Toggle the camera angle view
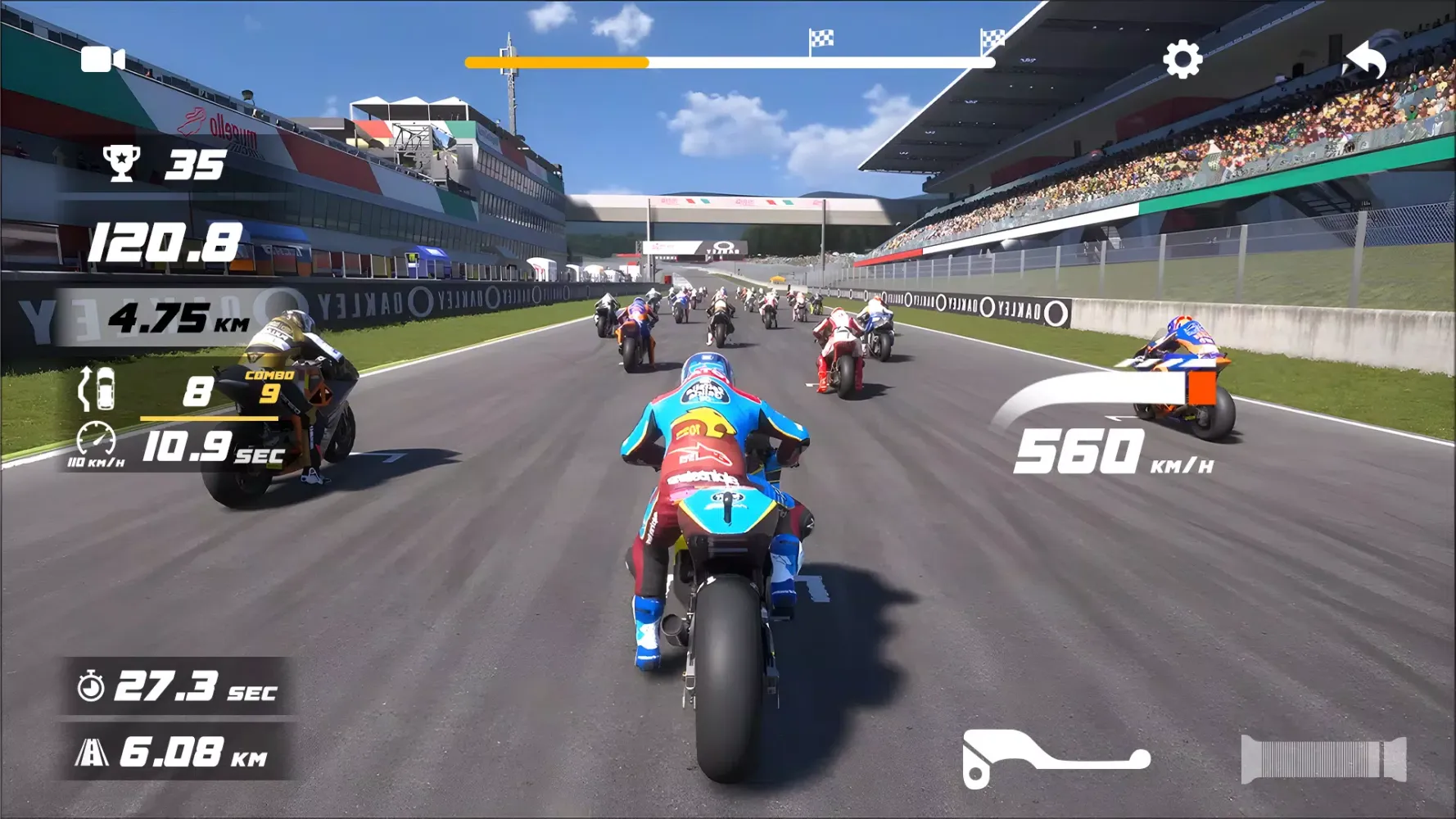This screenshot has height=819, width=1456. pyautogui.click(x=102, y=58)
